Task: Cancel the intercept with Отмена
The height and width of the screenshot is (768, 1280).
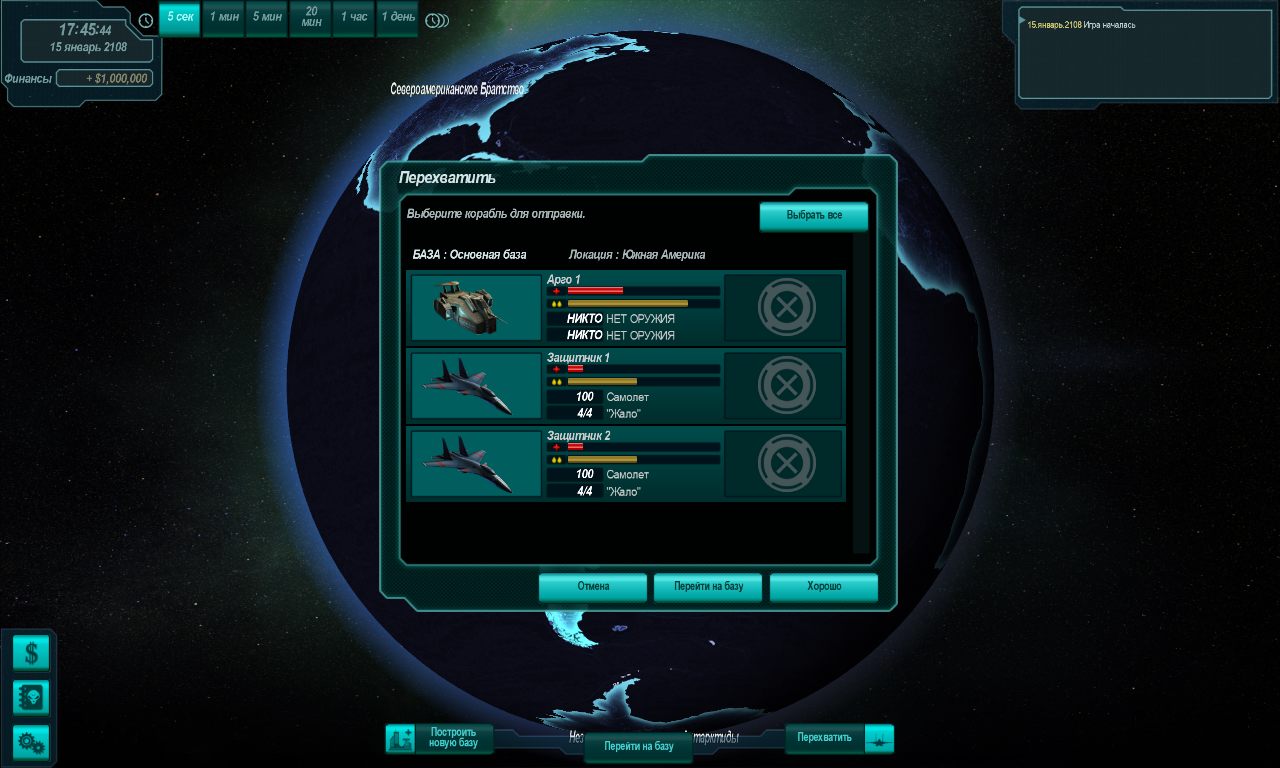Action: coord(593,587)
